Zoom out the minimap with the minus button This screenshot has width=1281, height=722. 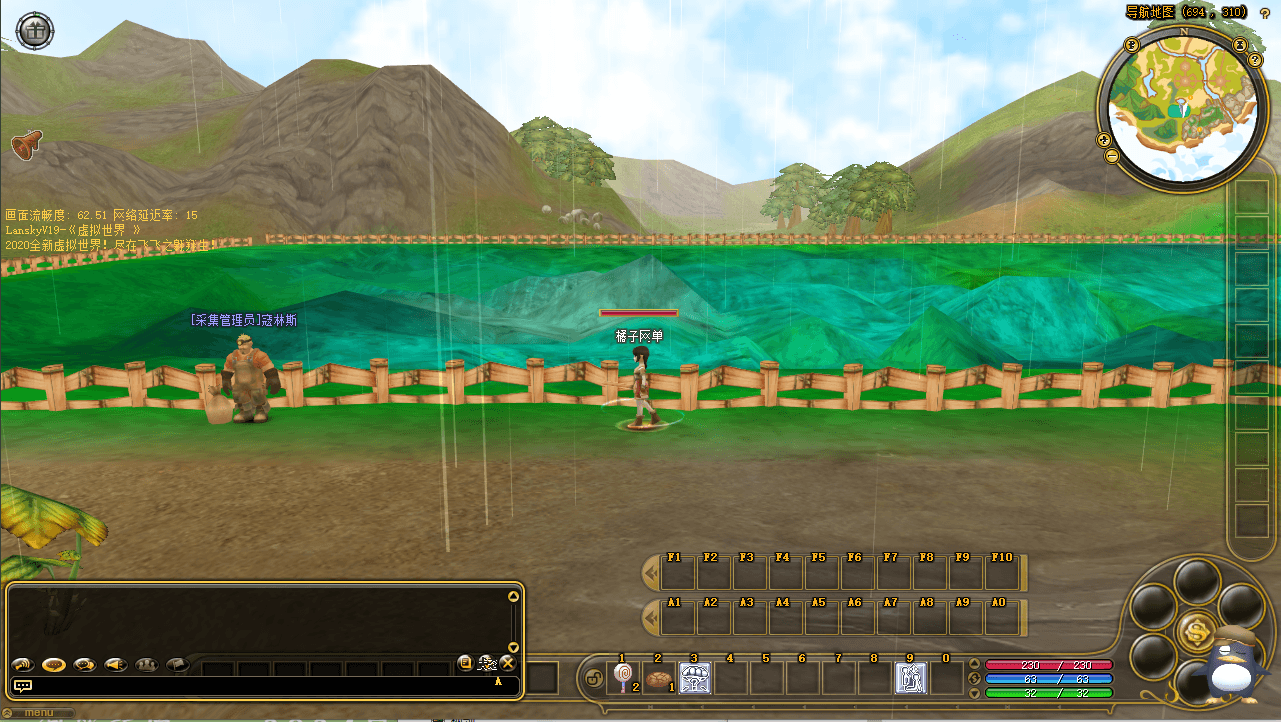1112,156
